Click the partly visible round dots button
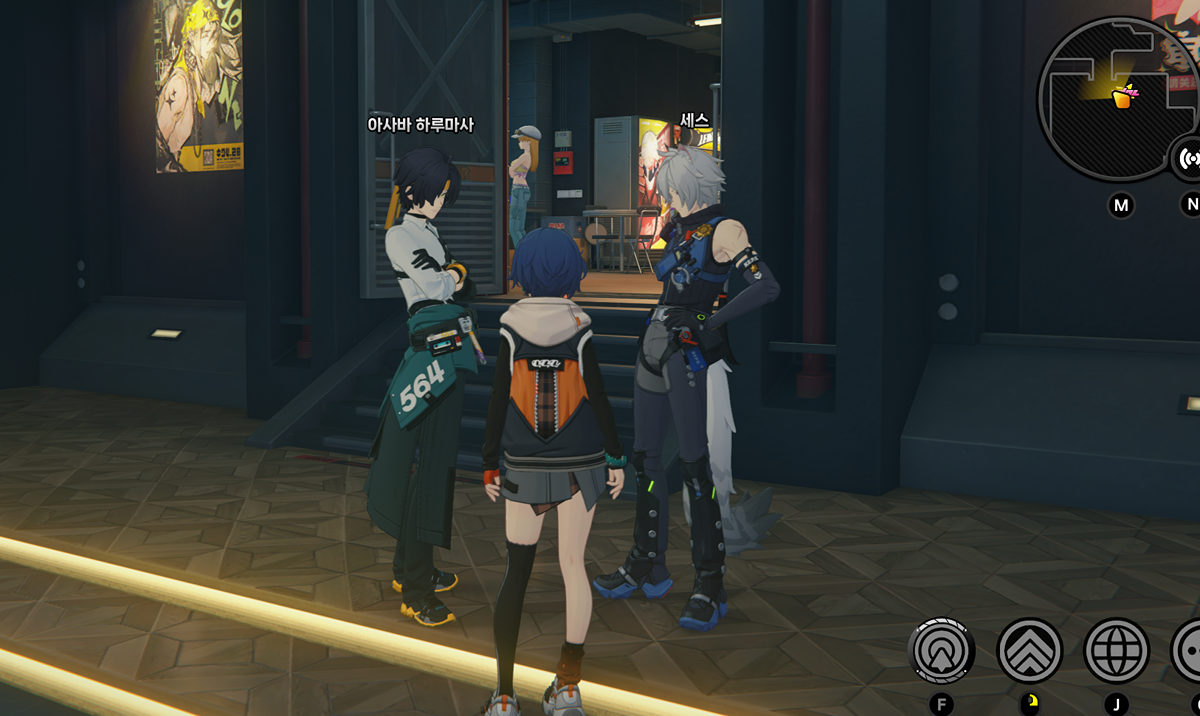Image resolution: width=1200 pixels, height=716 pixels. tap(1188, 651)
